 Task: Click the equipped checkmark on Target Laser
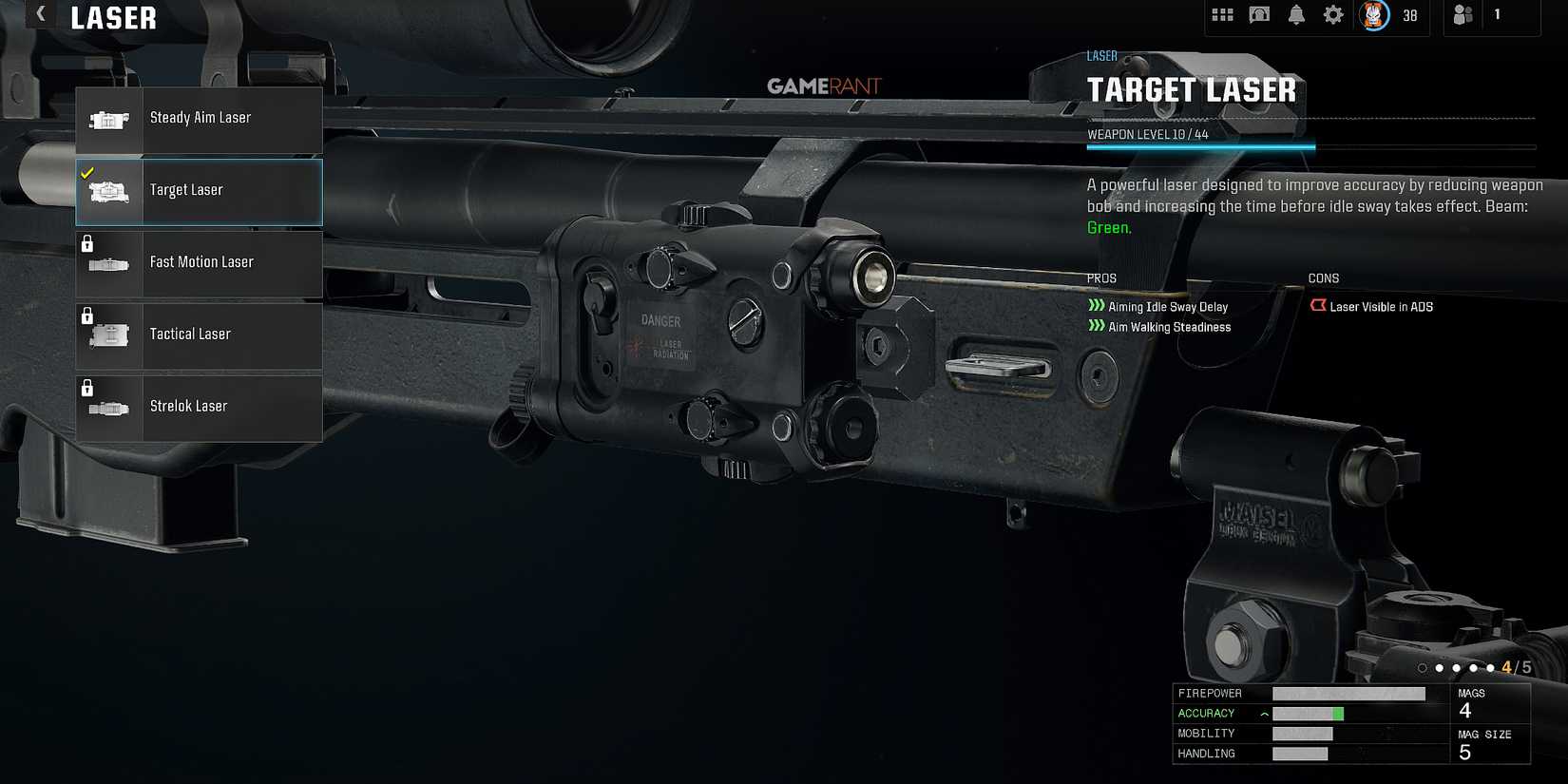pos(86,173)
